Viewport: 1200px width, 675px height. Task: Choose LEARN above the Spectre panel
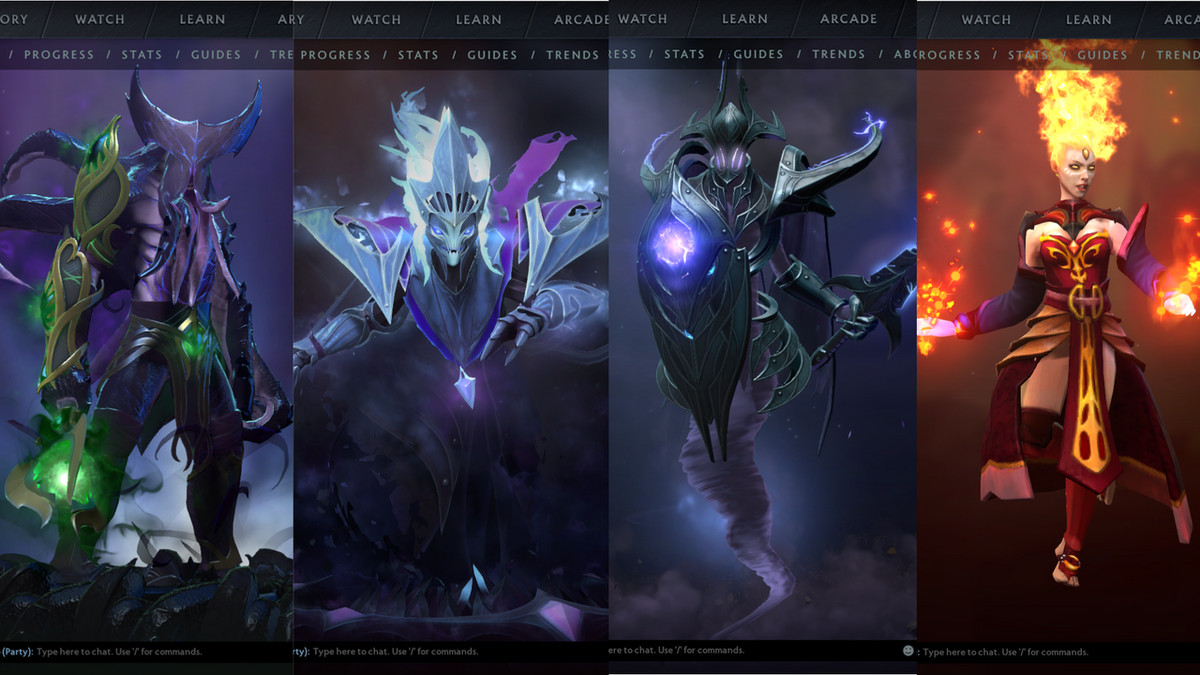(x=479, y=19)
